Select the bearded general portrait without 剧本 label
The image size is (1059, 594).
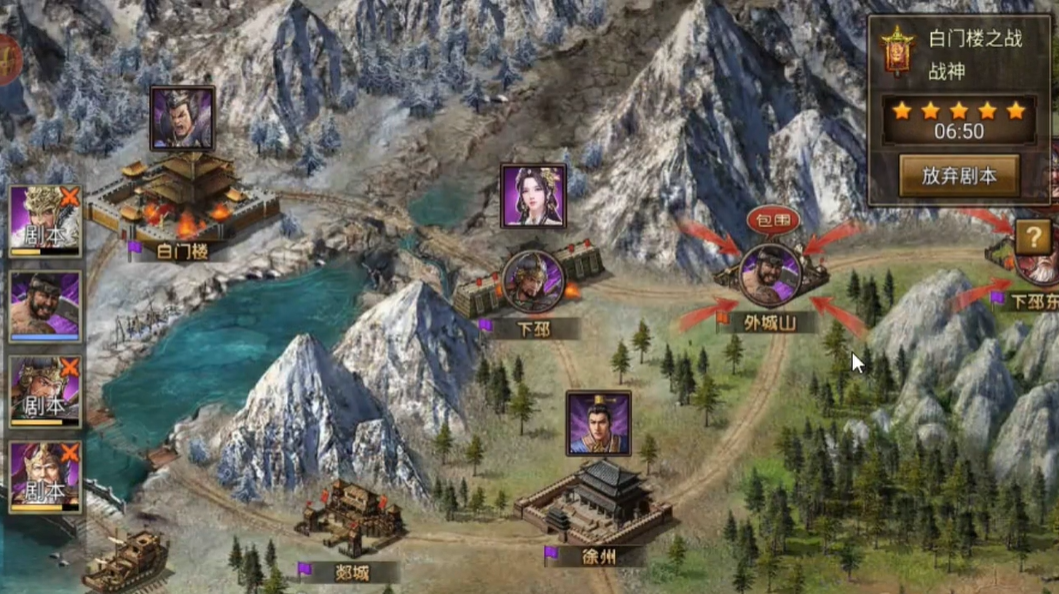45,305
